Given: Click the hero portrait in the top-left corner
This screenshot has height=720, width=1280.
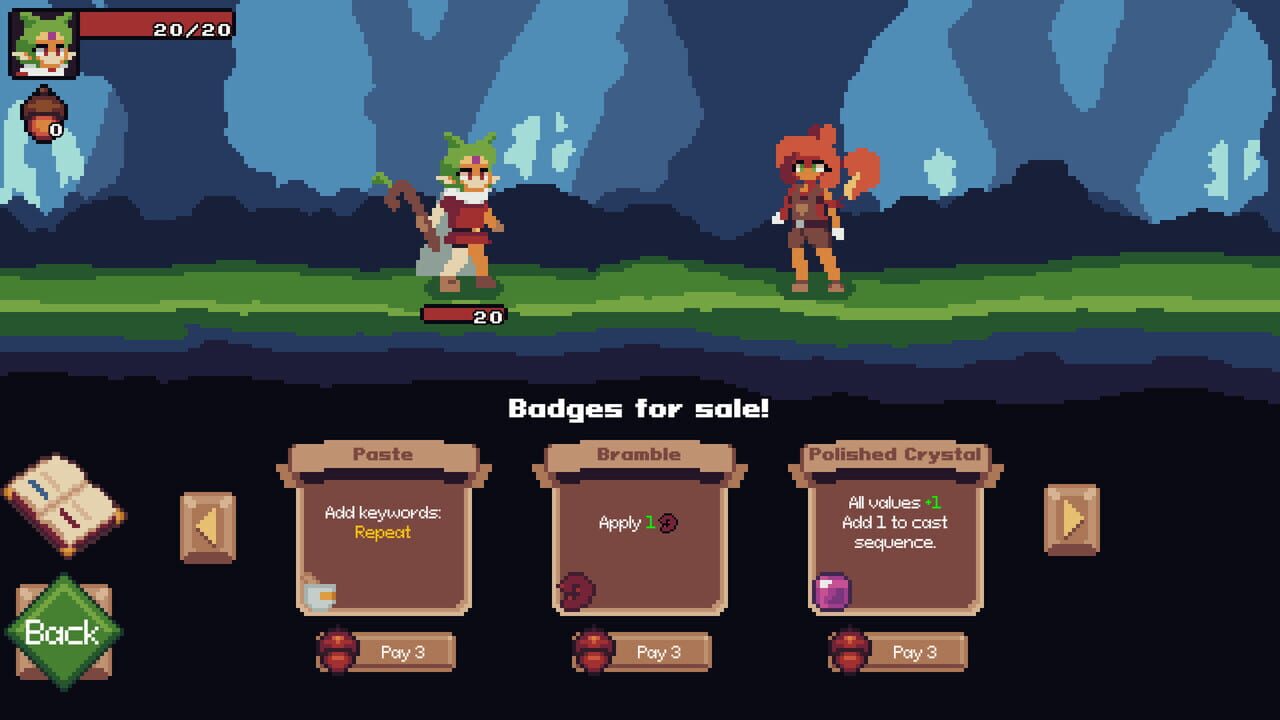Looking at the screenshot, I should (42, 42).
